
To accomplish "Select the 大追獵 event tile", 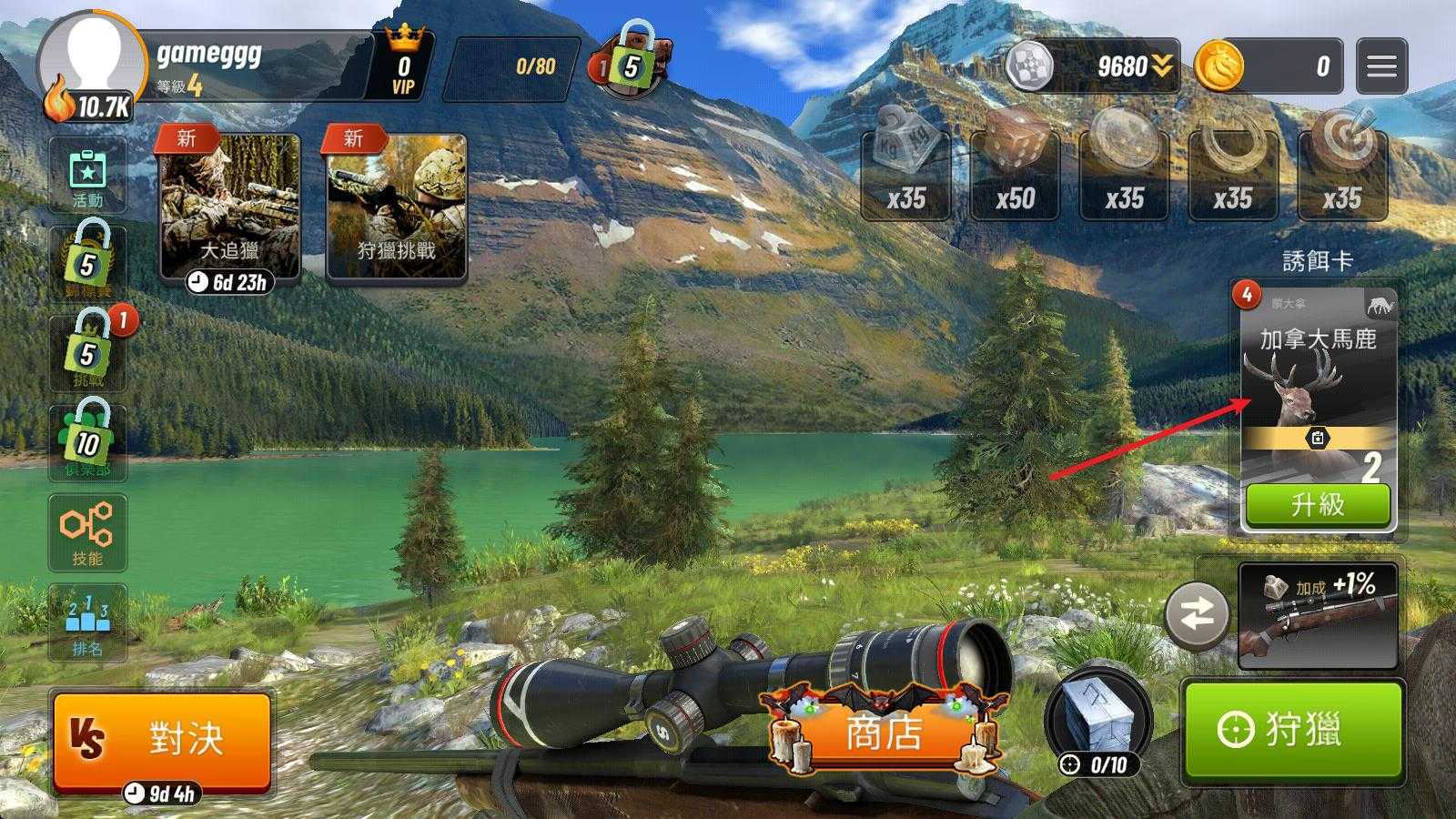I will pos(230,207).
